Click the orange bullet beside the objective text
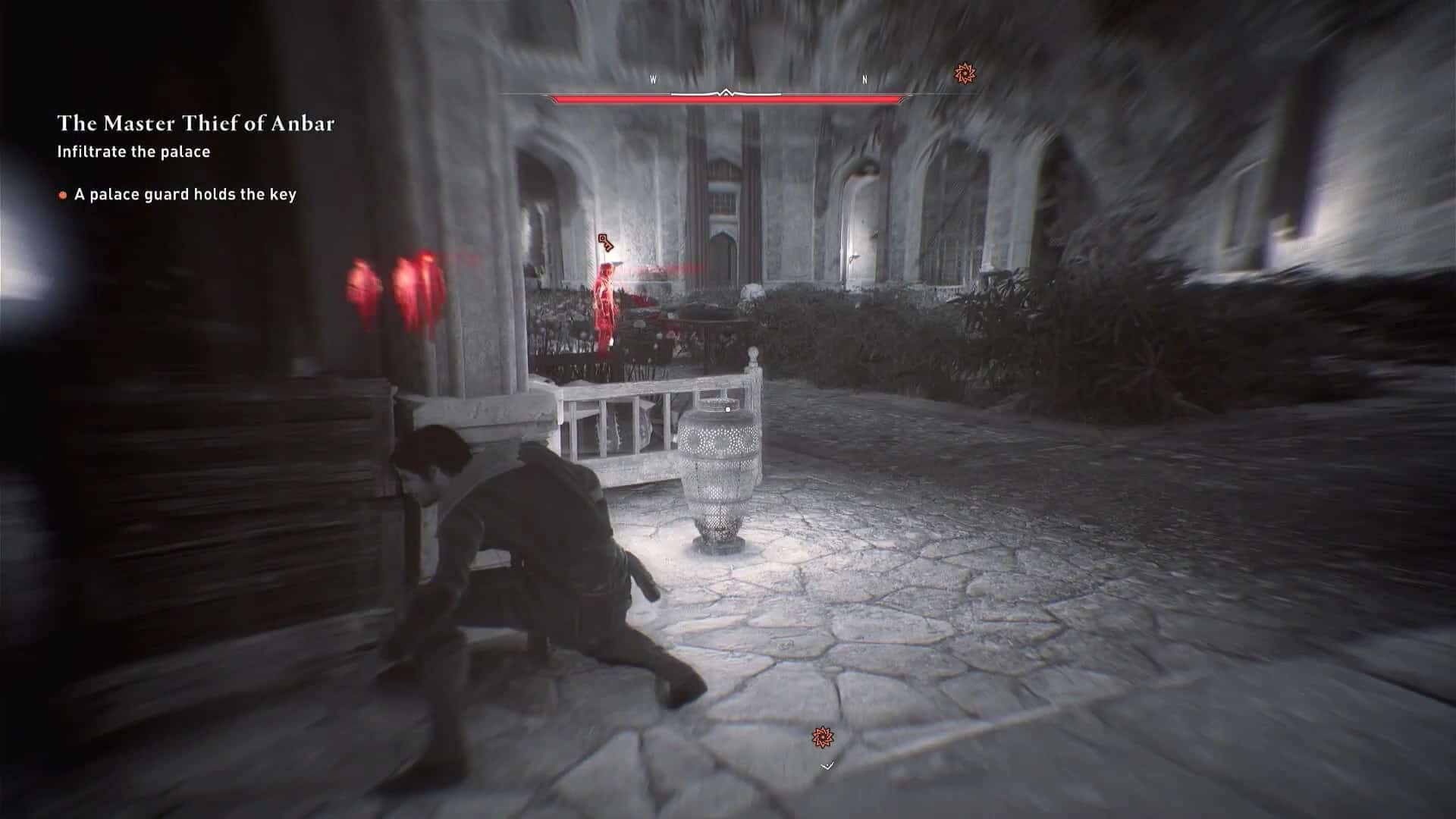The width and height of the screenshot is (1456, 819). coord(61,195)
